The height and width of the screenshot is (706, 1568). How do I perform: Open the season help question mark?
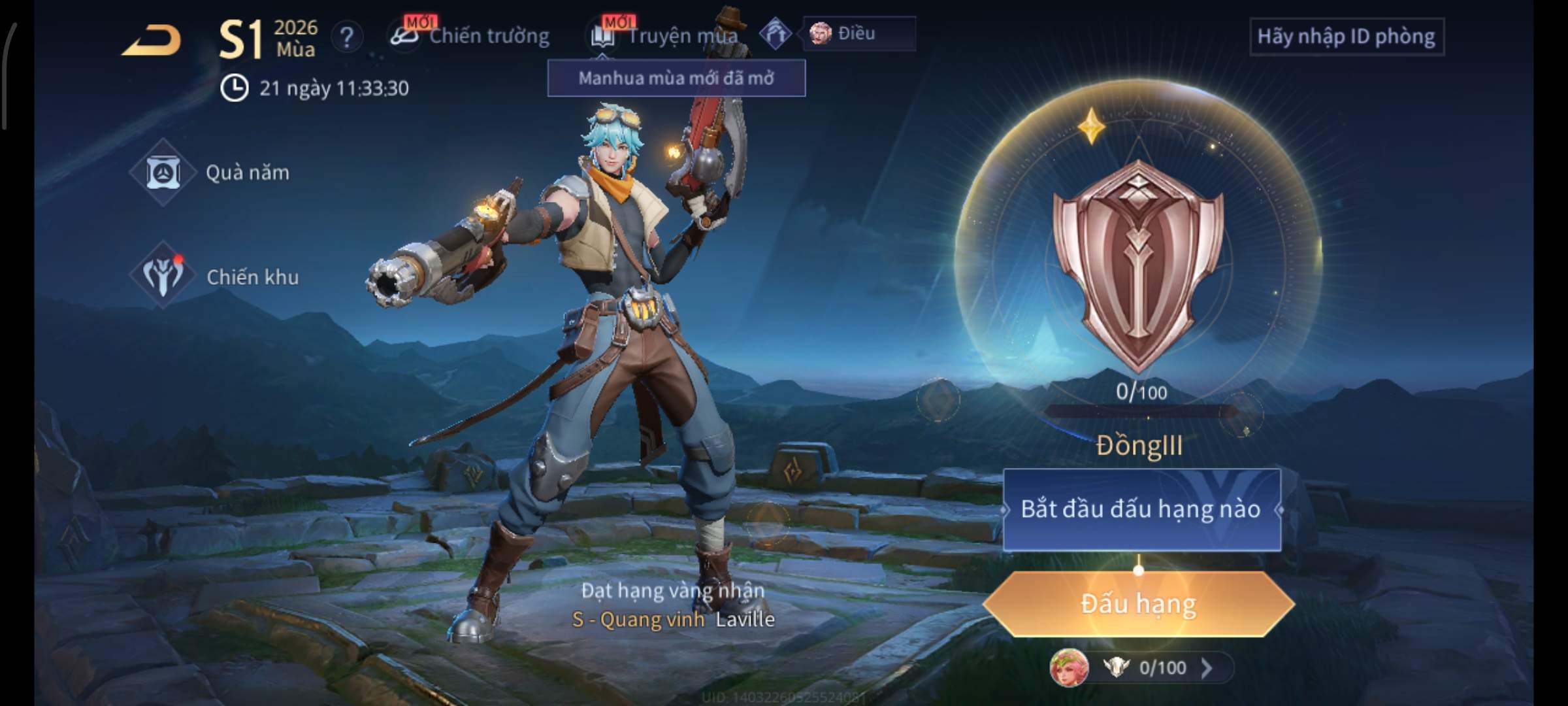(x=346, y=37)
